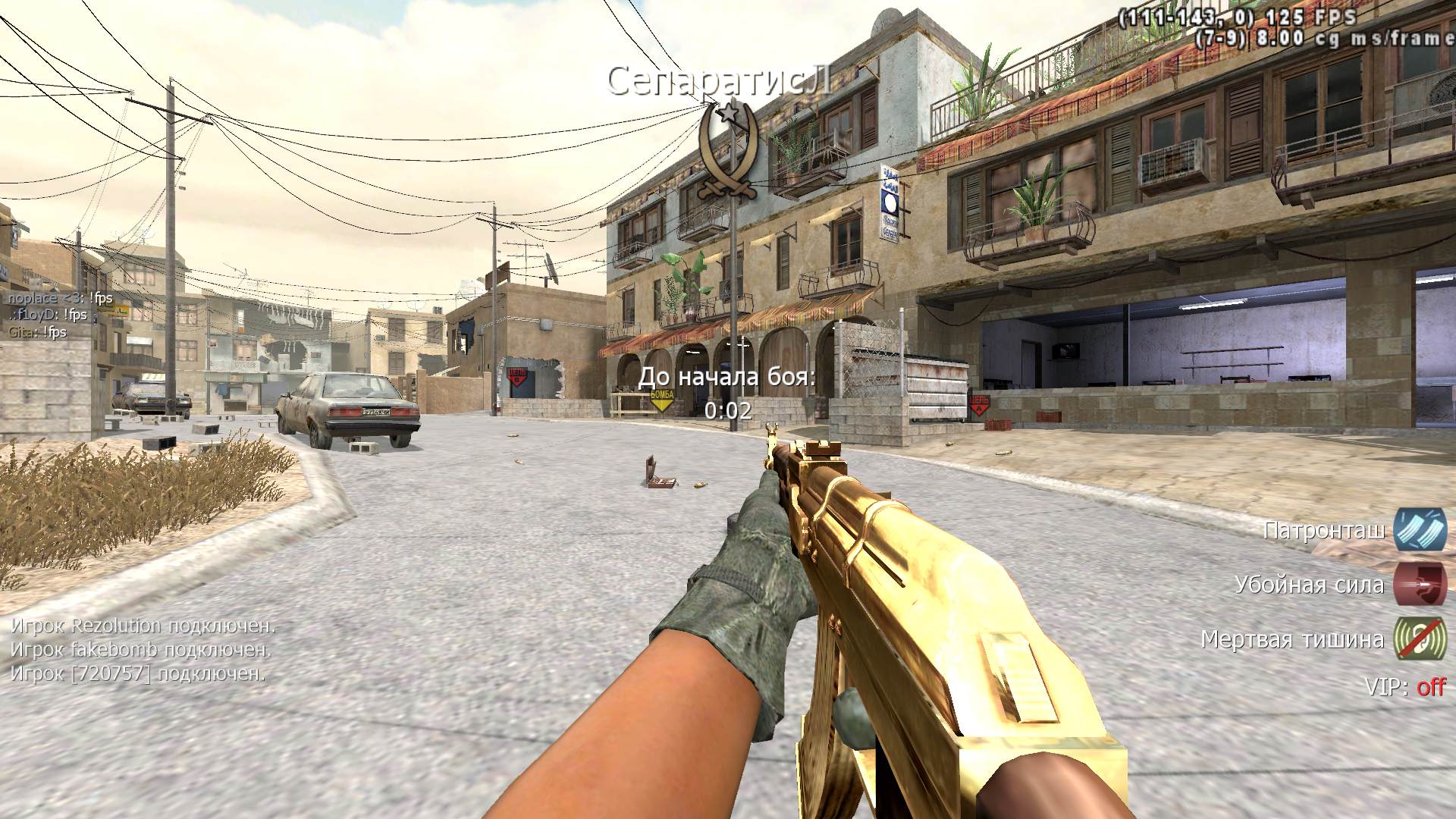This screenshot has height=819, width=1456.
Task: Click the Патронташ perk icon
Action: [1420, 529]
